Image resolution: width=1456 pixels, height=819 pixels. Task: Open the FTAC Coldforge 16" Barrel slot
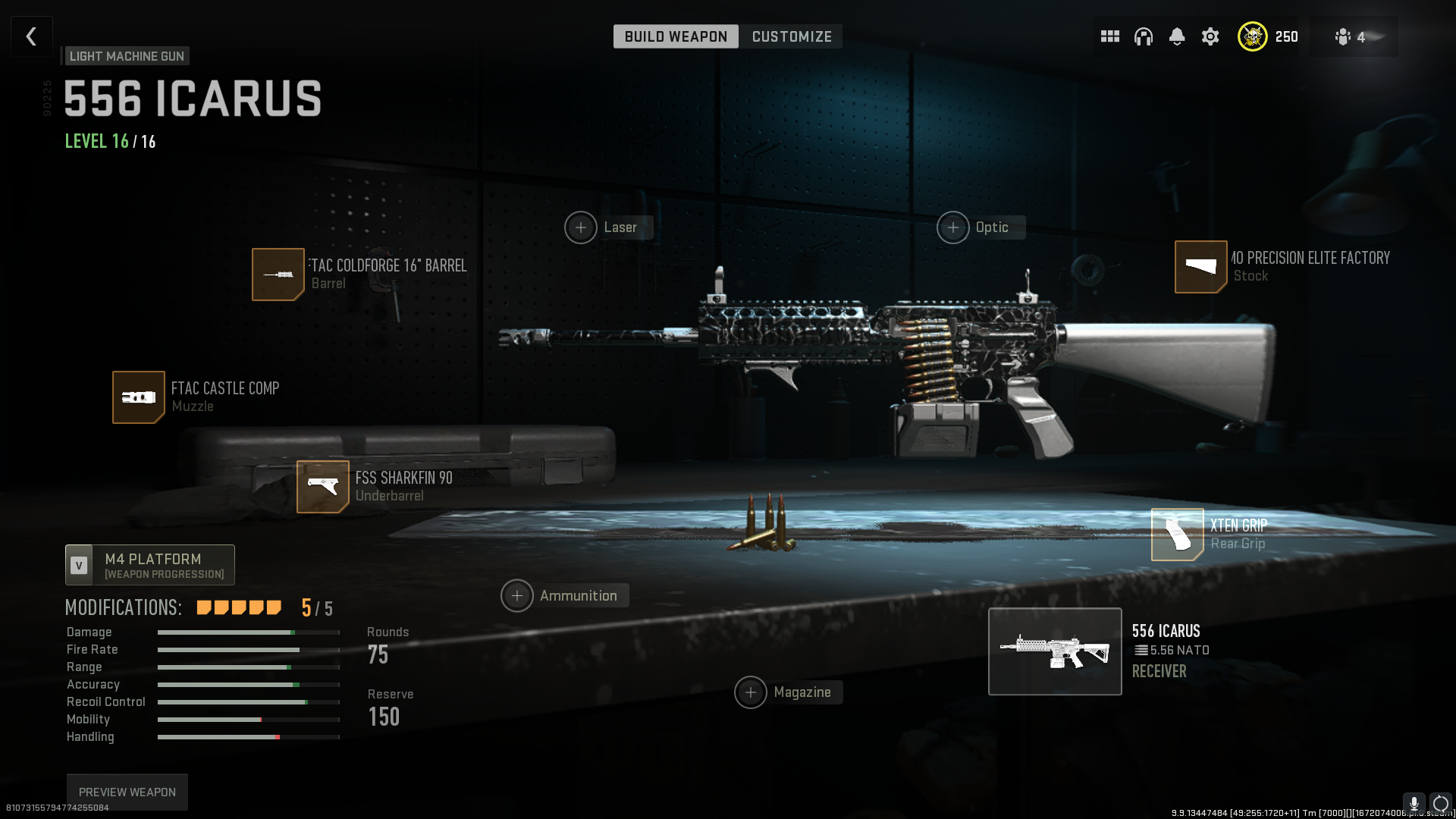click(278, 275)
